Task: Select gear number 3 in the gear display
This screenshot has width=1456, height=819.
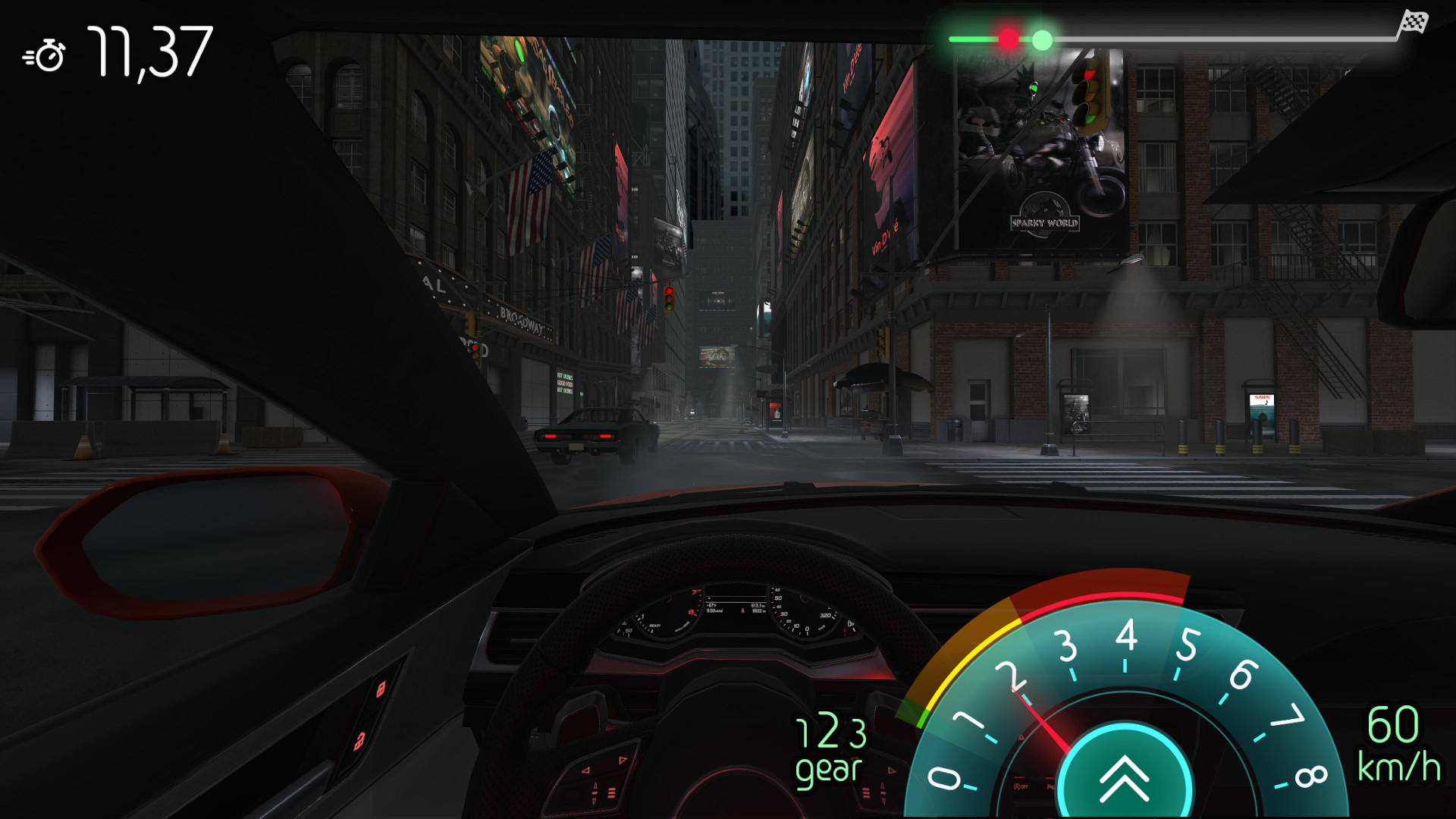Action: coord(855,731)
